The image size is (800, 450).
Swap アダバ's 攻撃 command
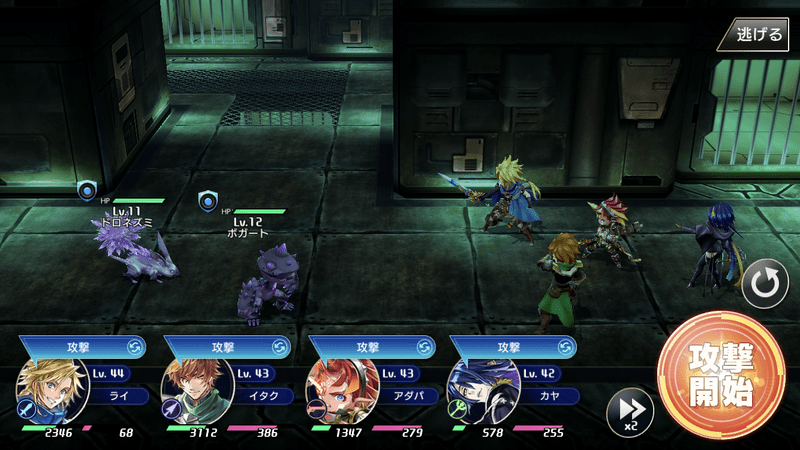[424, 346]
